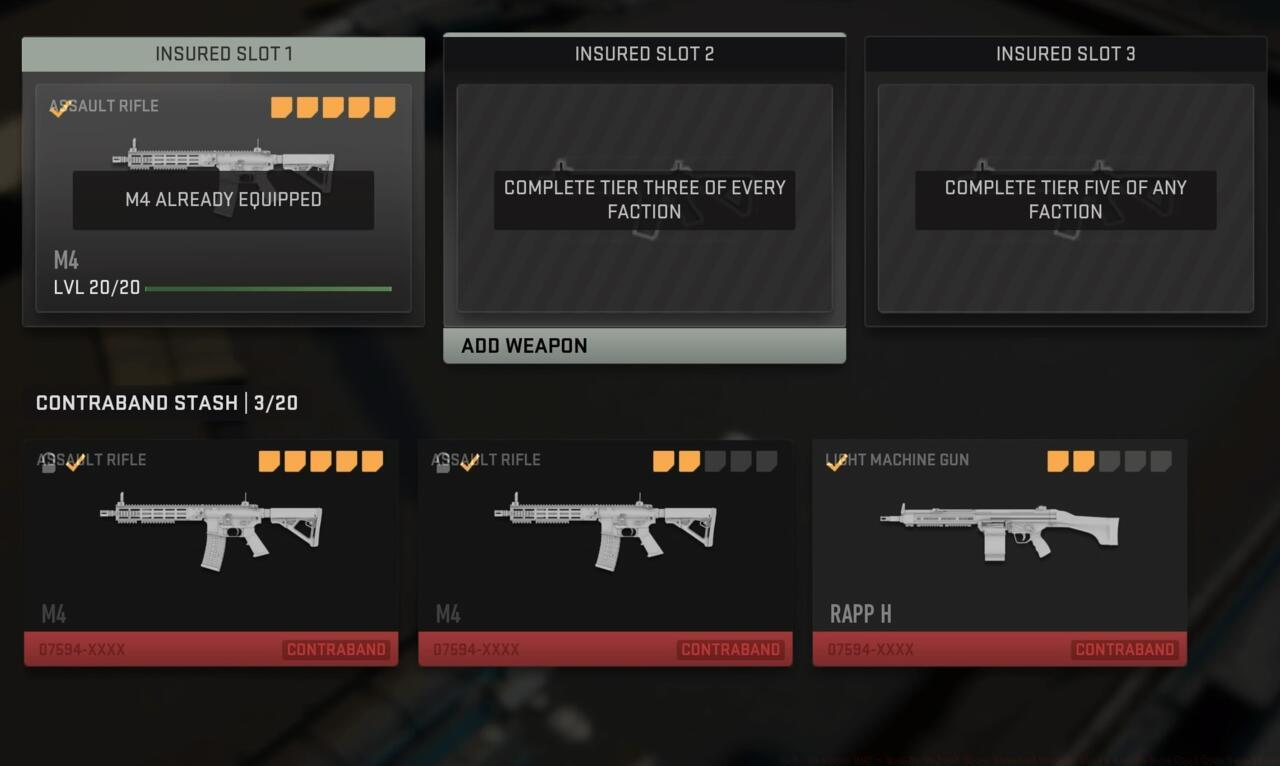Viewport: 1280px width, 766px height.
Task: Click the CONTRABAND tag on RAPP H
Action: (x=1124, y=649)
